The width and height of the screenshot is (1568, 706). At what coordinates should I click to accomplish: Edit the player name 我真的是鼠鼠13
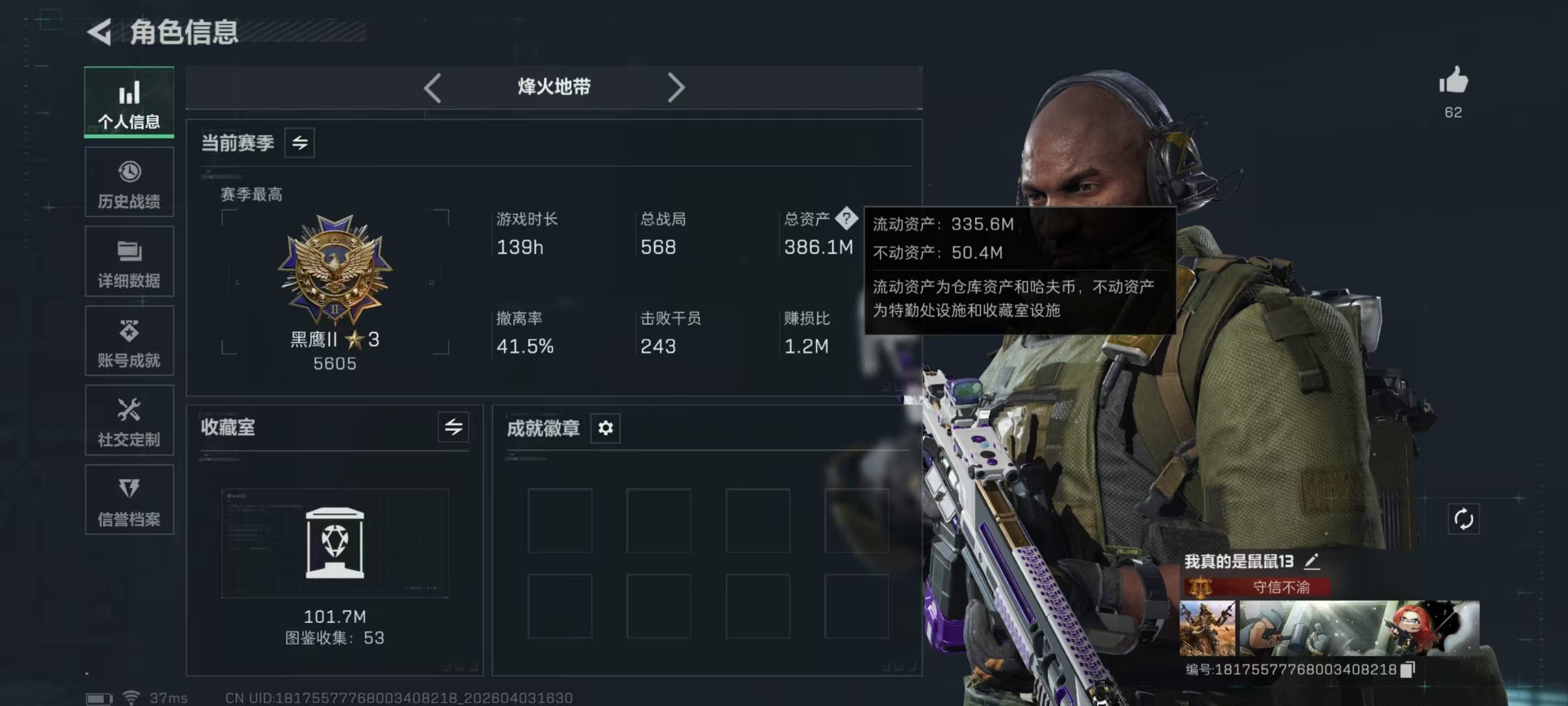(x=1312, y=561)
